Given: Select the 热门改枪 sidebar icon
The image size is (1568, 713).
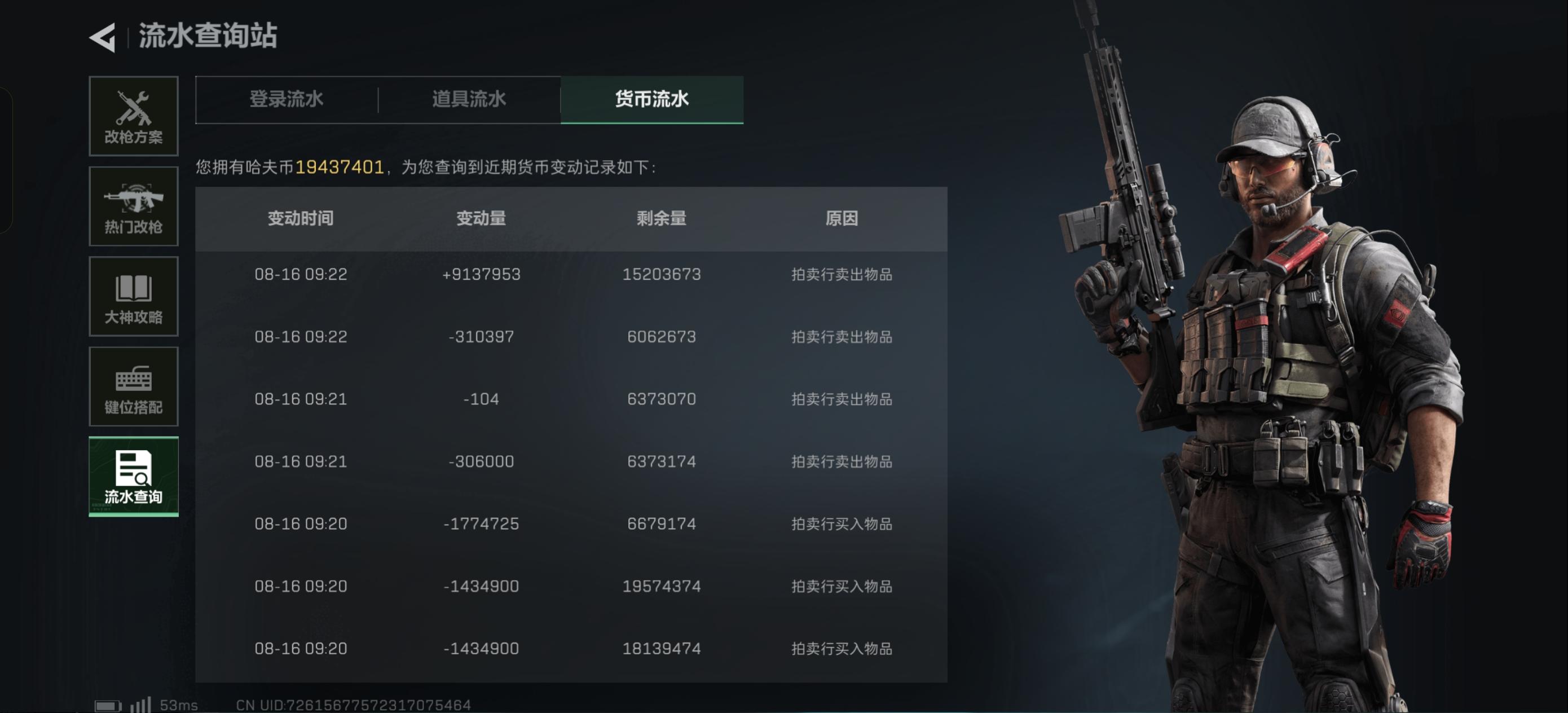Looking at the screenshot, I should (x=134, y=206).
